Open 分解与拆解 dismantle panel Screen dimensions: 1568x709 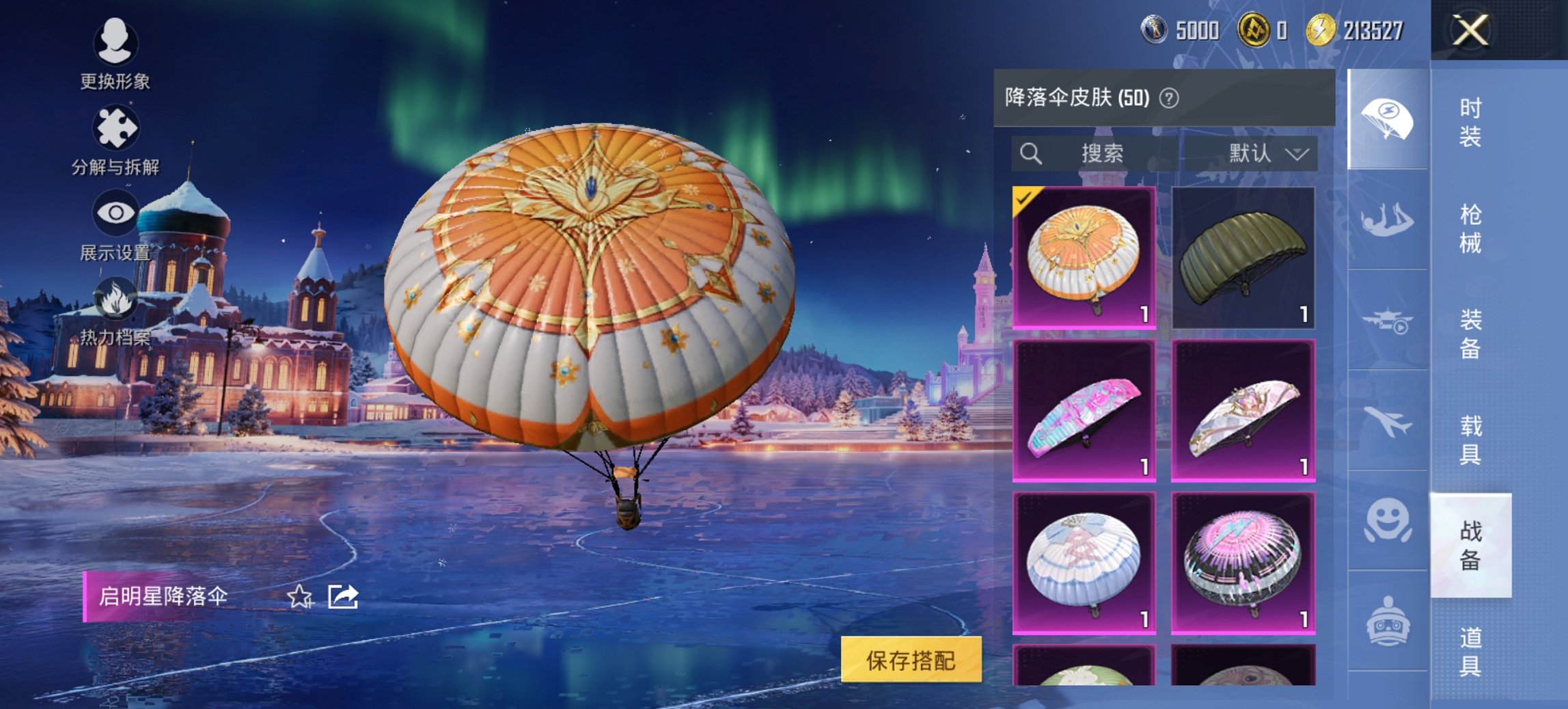[x=116, y=126]
